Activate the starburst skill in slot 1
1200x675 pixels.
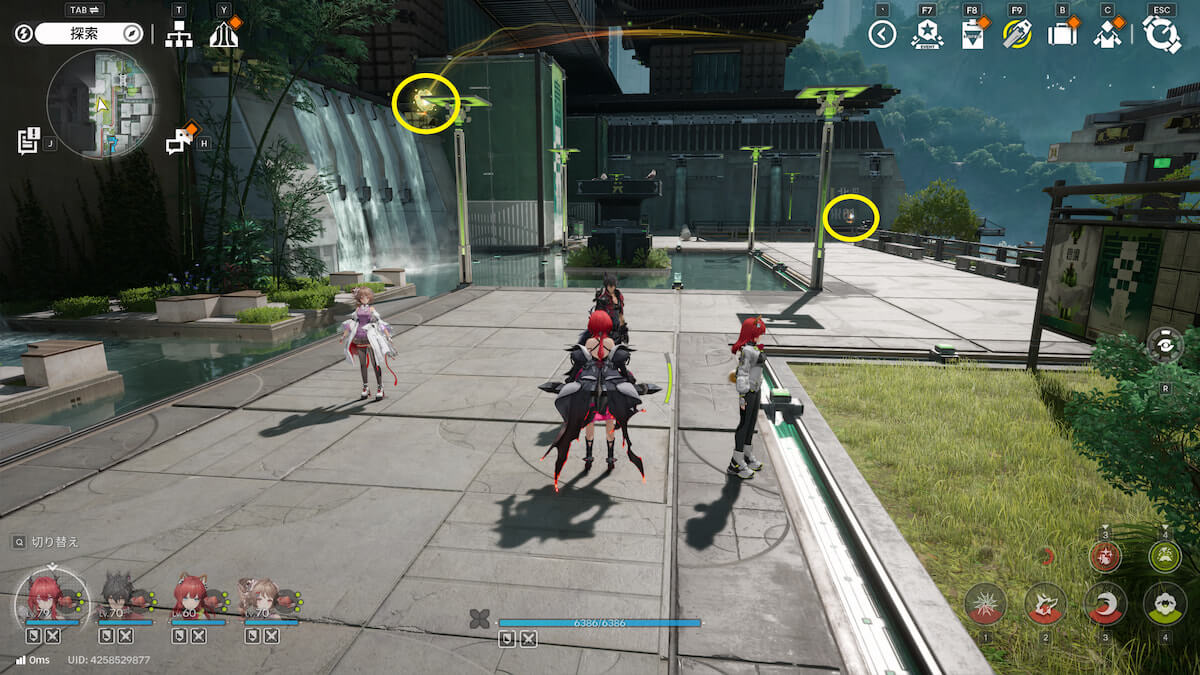pyautogui.click(x=985, y=603)
